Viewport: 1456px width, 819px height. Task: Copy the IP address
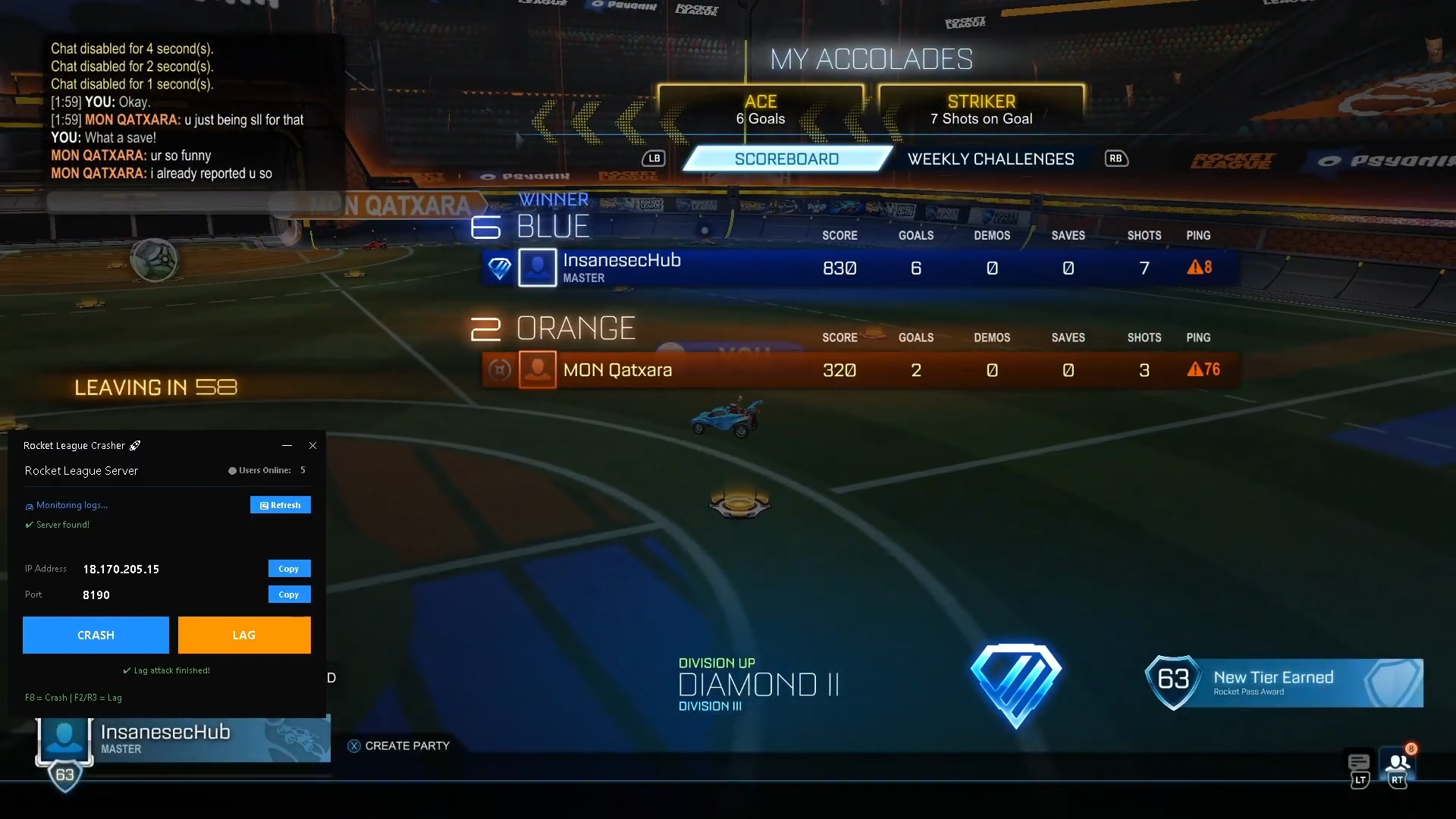(289, 569)
